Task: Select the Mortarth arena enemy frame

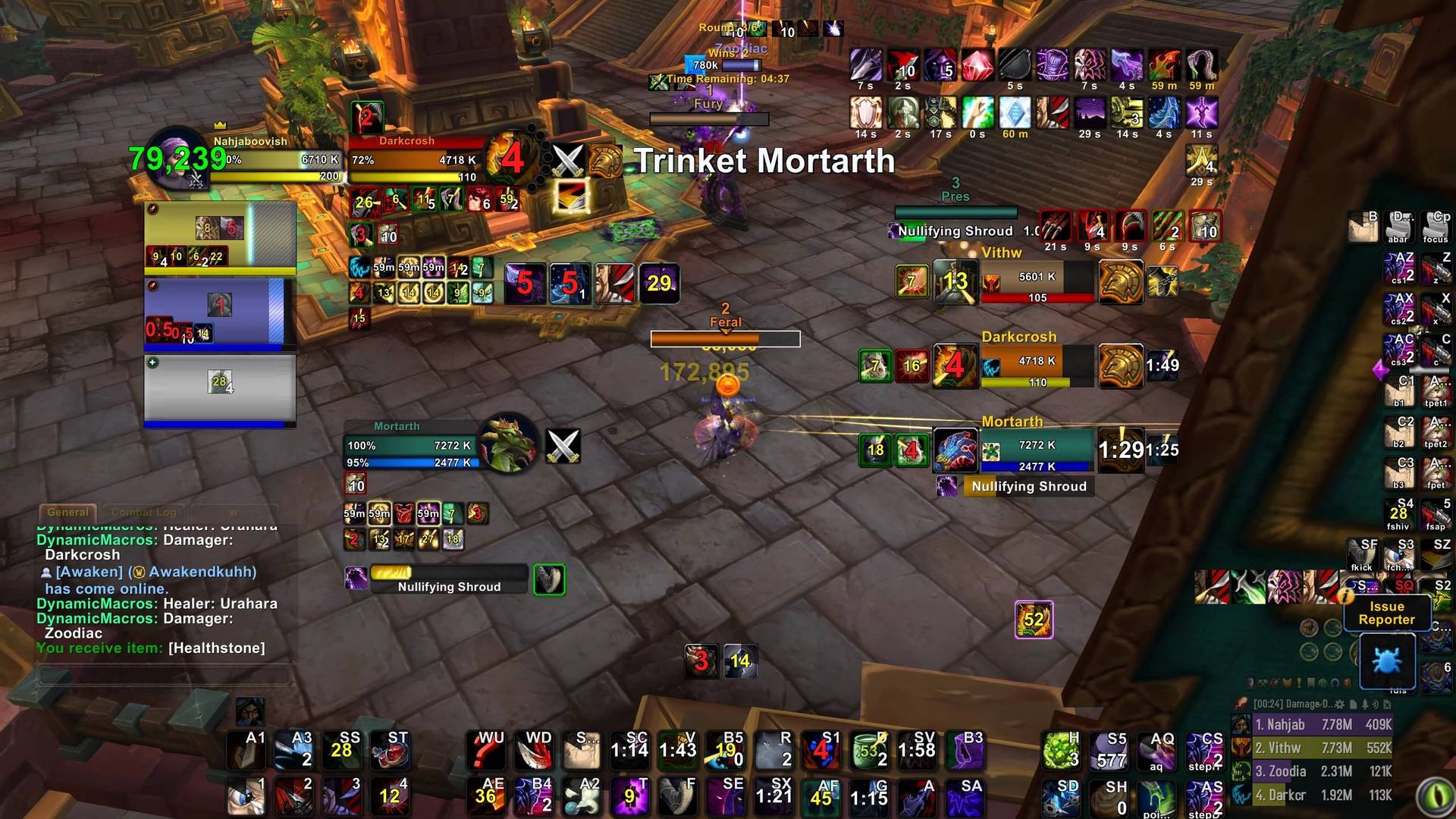Action: pyautogui.click(x=1037, y=450)
